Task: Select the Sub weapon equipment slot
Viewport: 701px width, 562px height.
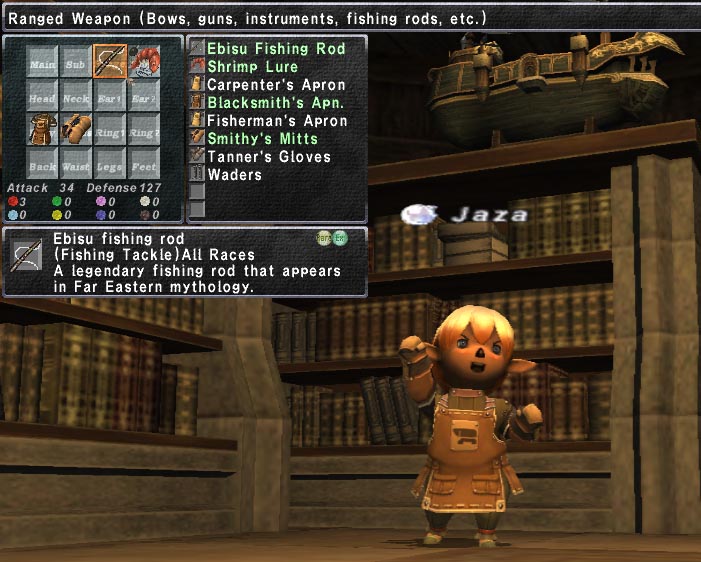Action: [76, 62]
